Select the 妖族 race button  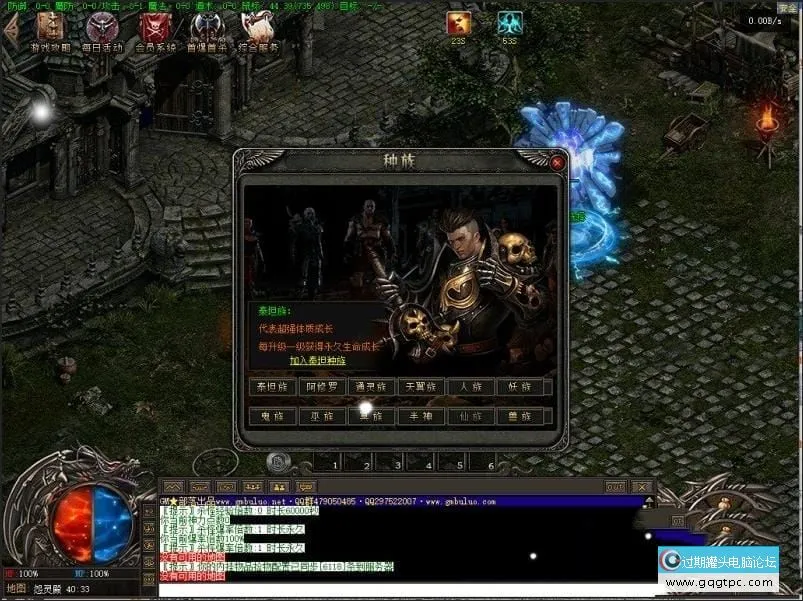point(522,387)
